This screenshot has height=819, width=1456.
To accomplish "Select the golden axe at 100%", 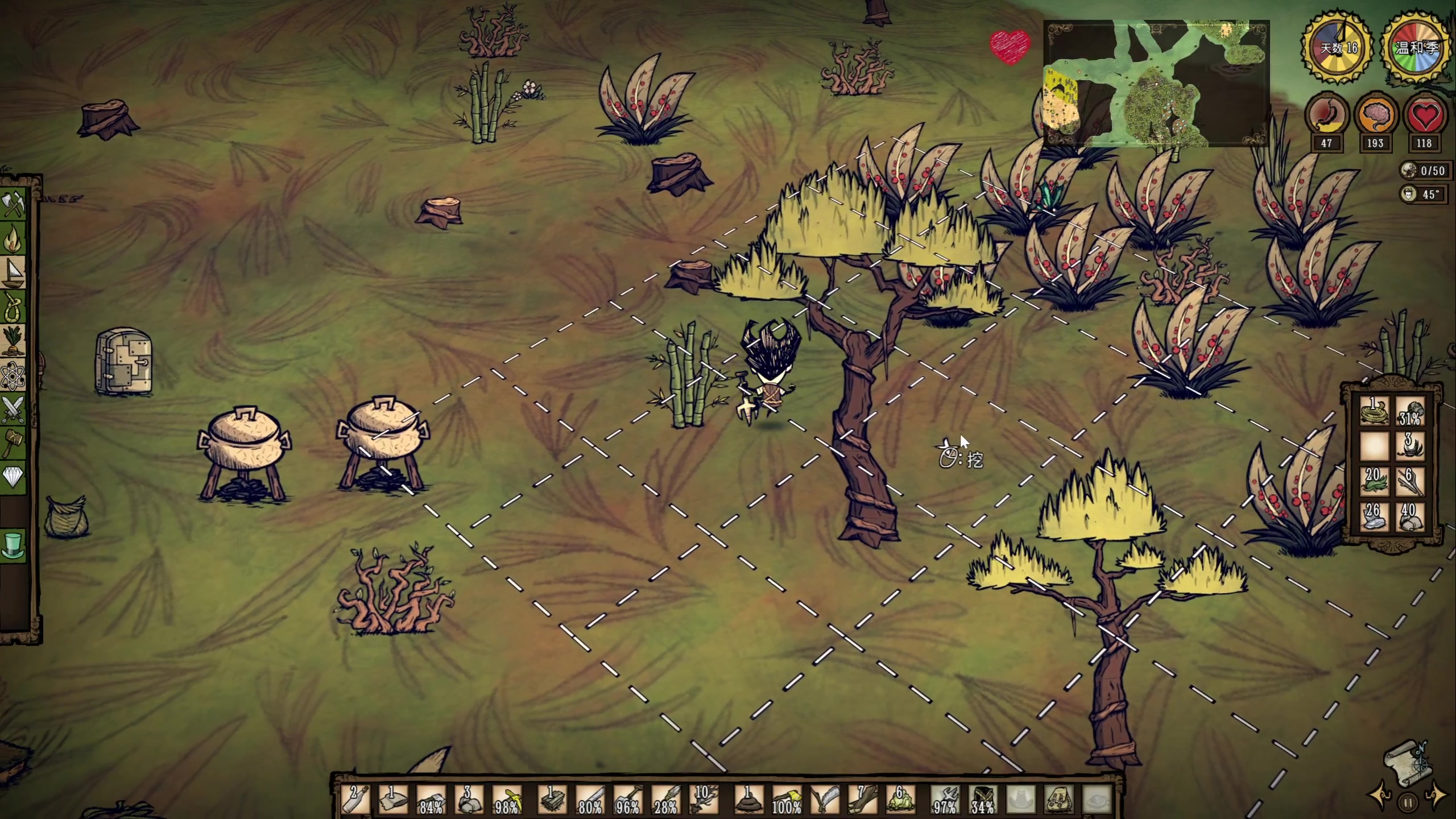I will click(787, 799).
